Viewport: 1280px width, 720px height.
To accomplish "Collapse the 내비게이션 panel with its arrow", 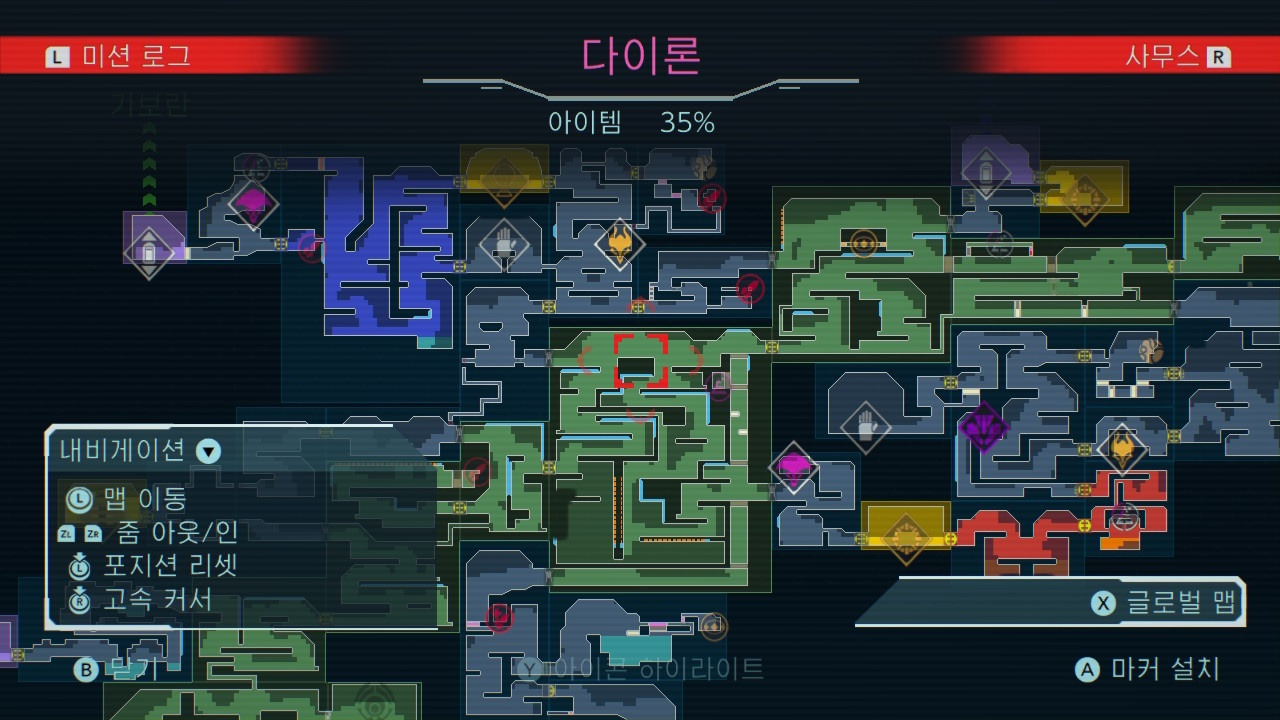I will (208, 450).
